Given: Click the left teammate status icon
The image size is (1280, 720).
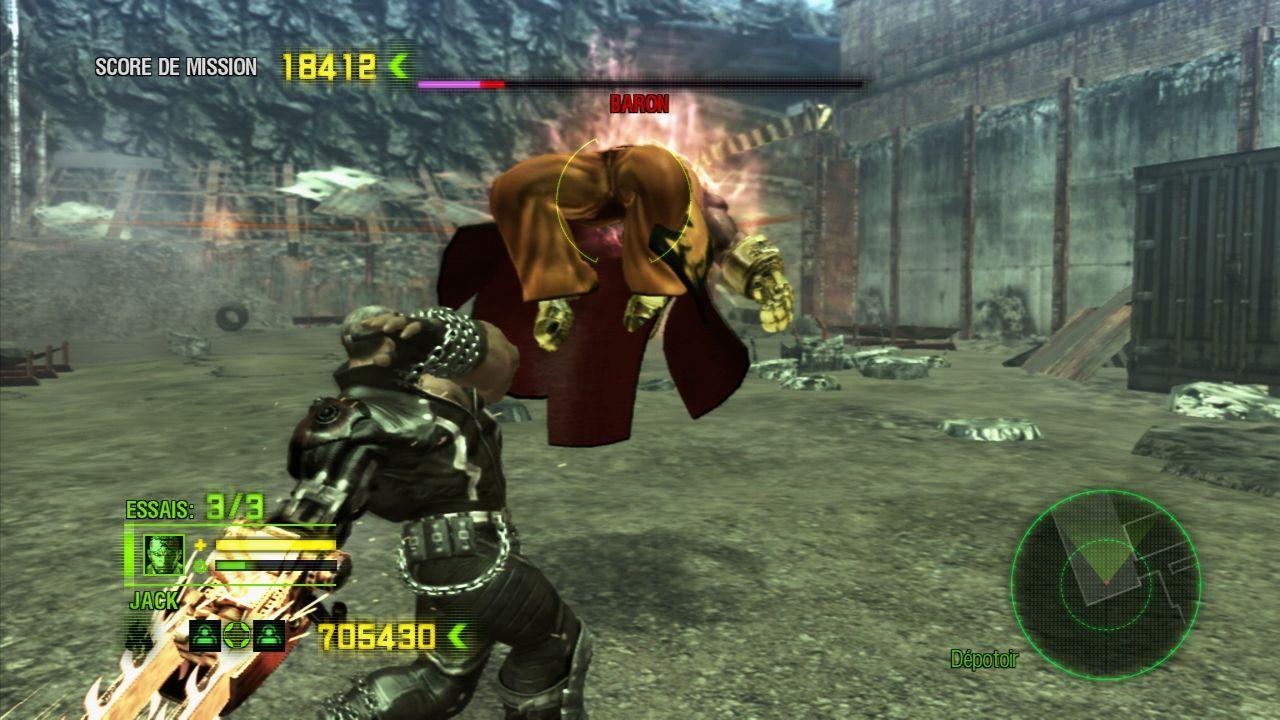Looking at the screenshot, I should click(205, 636).
